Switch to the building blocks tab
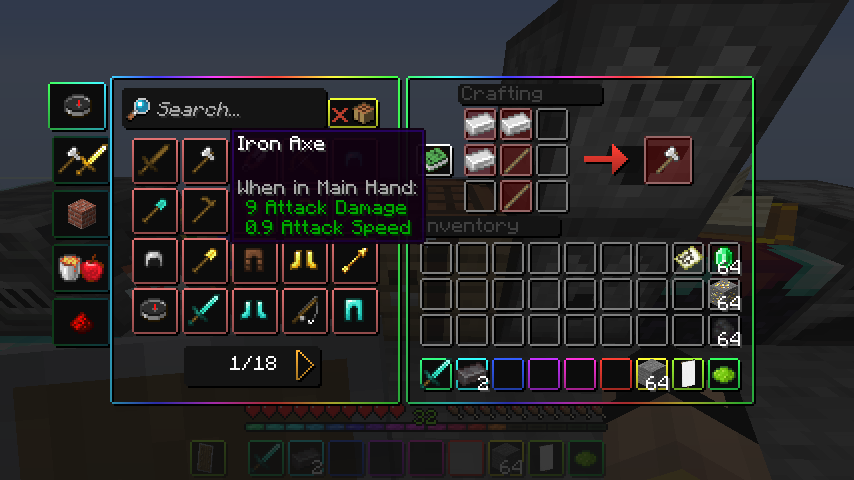The height and width of the screenshot is (480, 854). (x=77, y=214)
